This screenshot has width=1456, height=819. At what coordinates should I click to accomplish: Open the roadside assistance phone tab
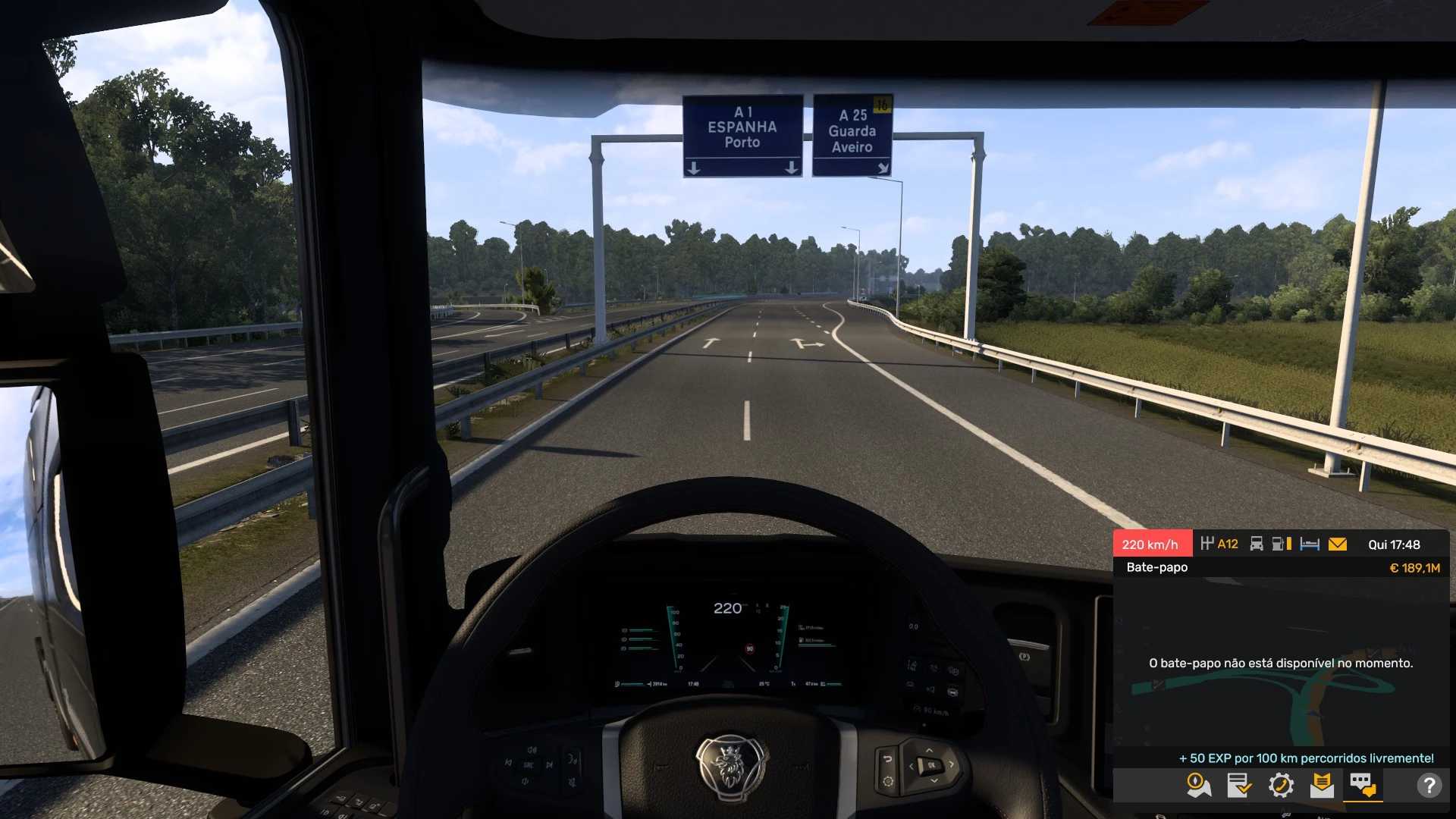1281,785
